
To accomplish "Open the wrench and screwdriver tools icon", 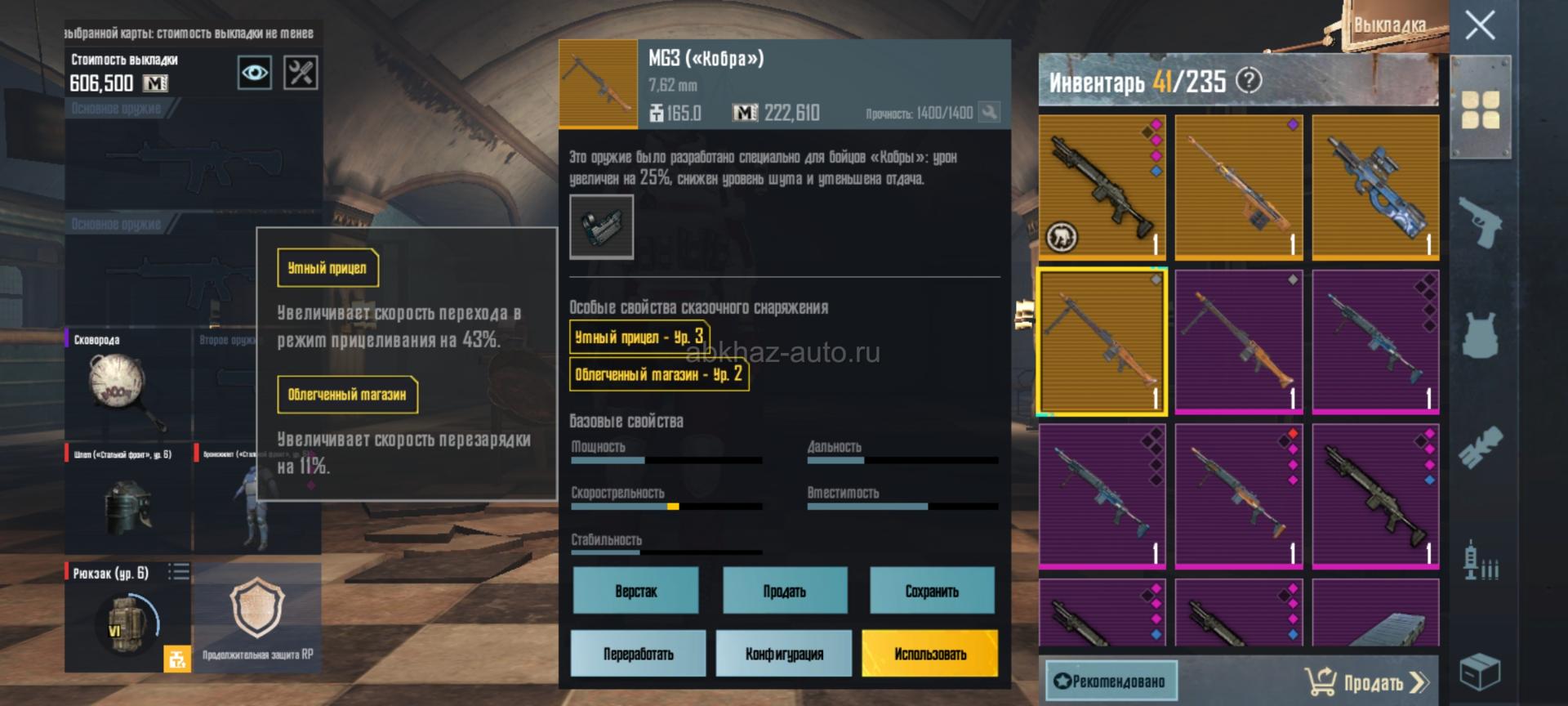I will [x=301, y=73].
